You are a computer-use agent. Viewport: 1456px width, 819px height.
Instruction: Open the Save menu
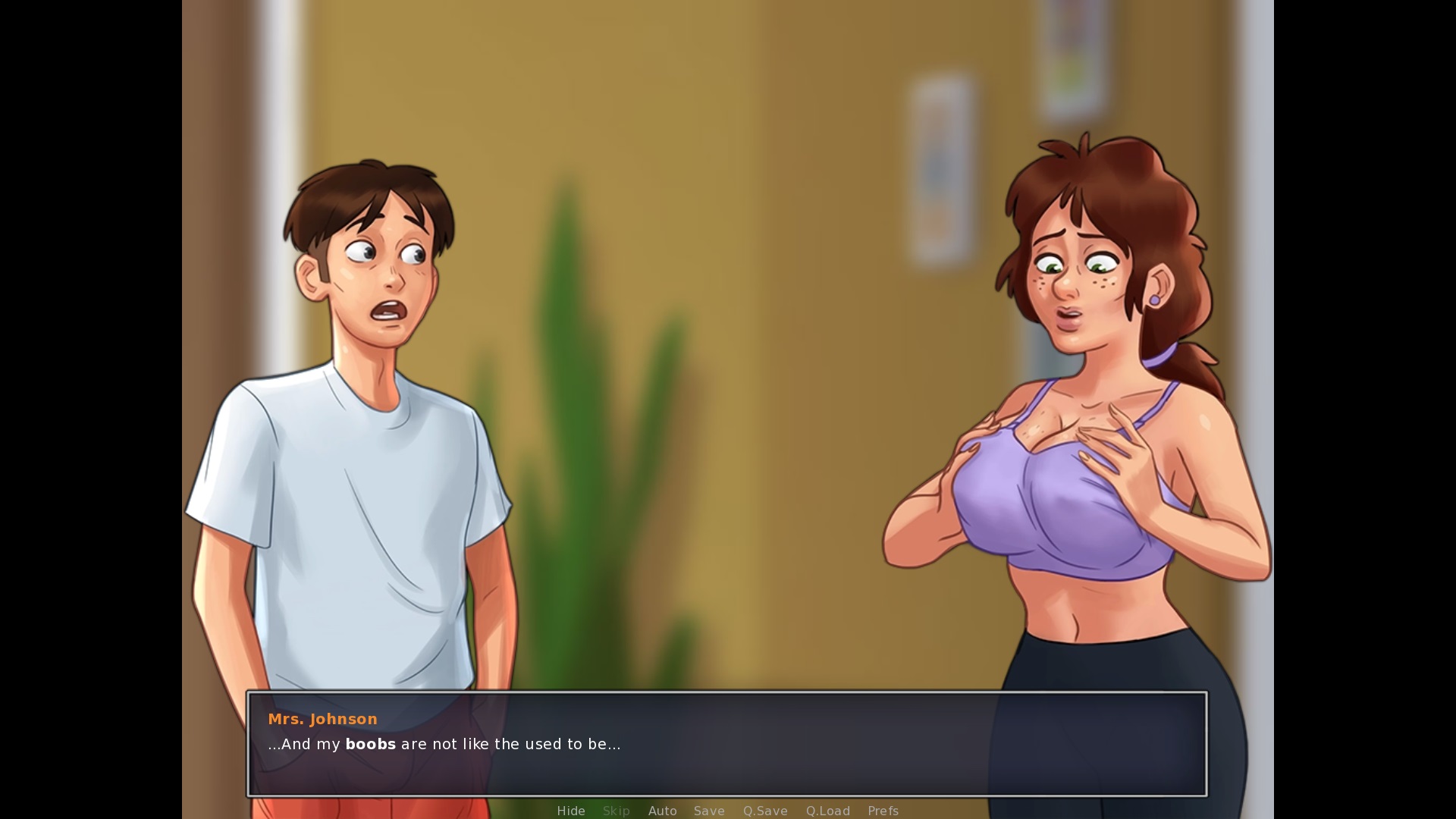coord(709,811)
